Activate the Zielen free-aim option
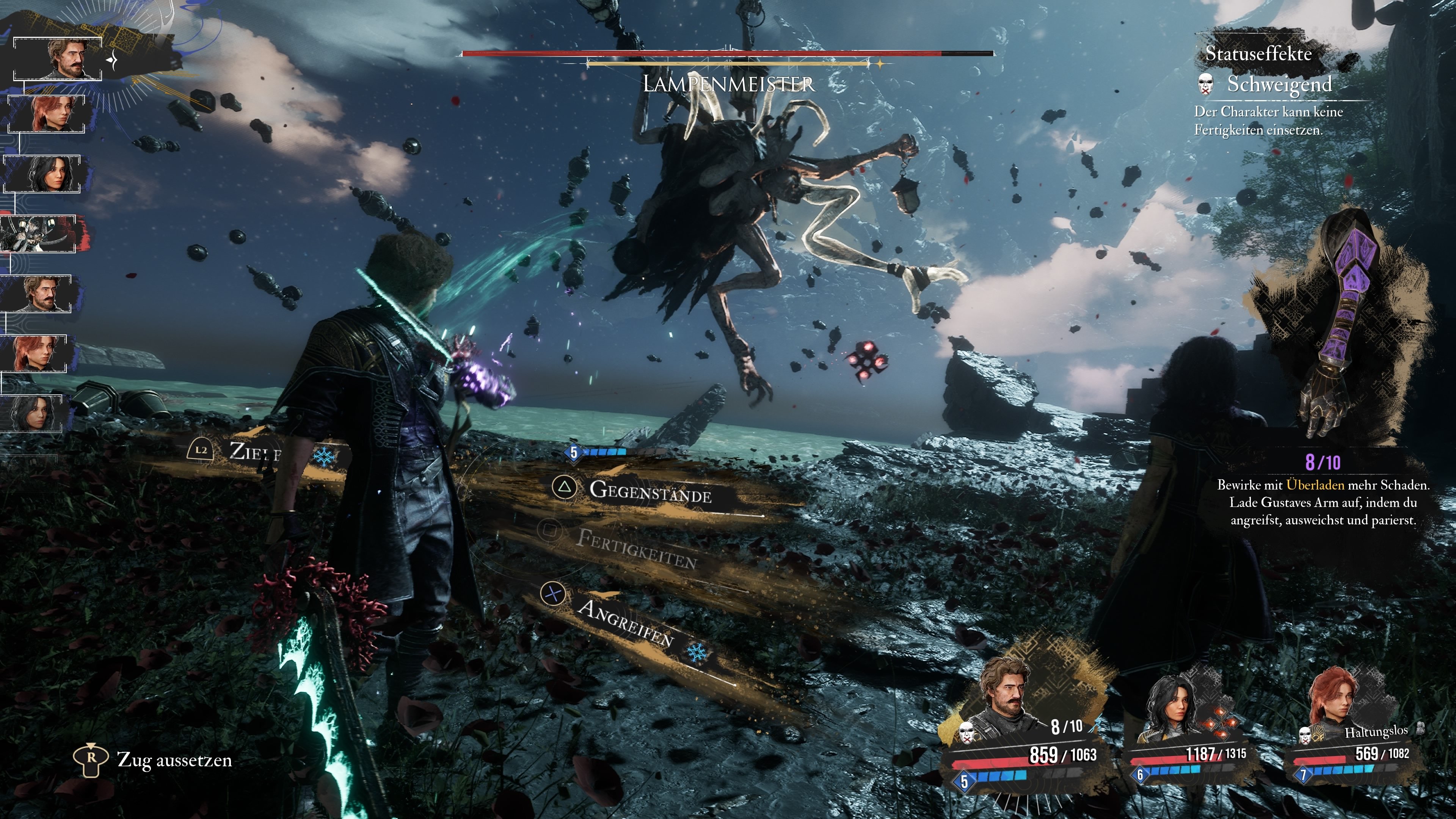The image size is (1456, 819). (x=254, y=452)
